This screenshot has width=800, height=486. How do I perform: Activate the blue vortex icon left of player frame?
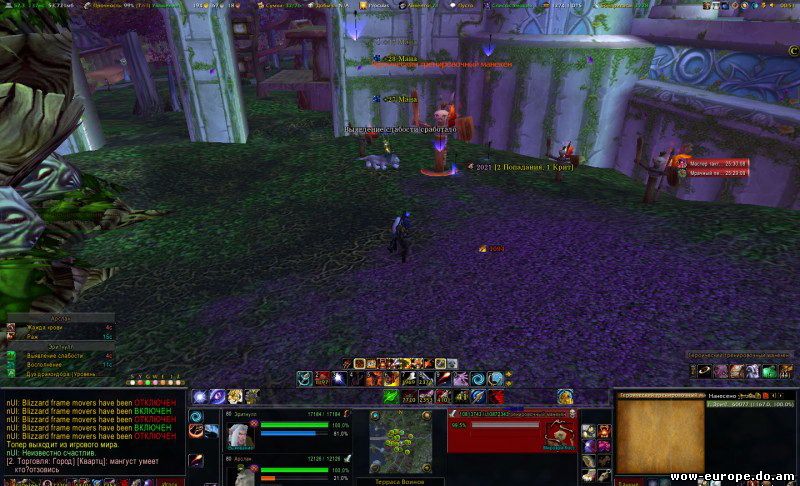point(196,417)
